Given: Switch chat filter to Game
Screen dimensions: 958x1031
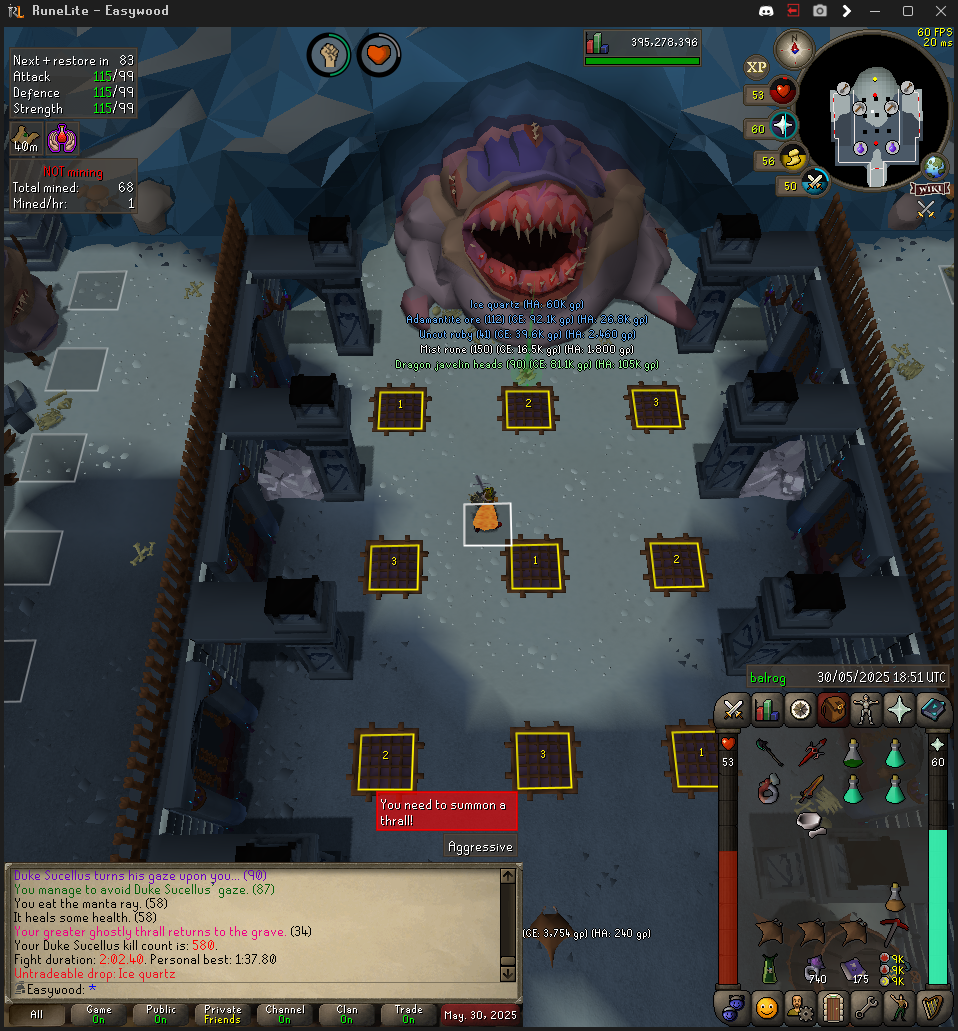Looking at the screenshot, I should 98,1015.
